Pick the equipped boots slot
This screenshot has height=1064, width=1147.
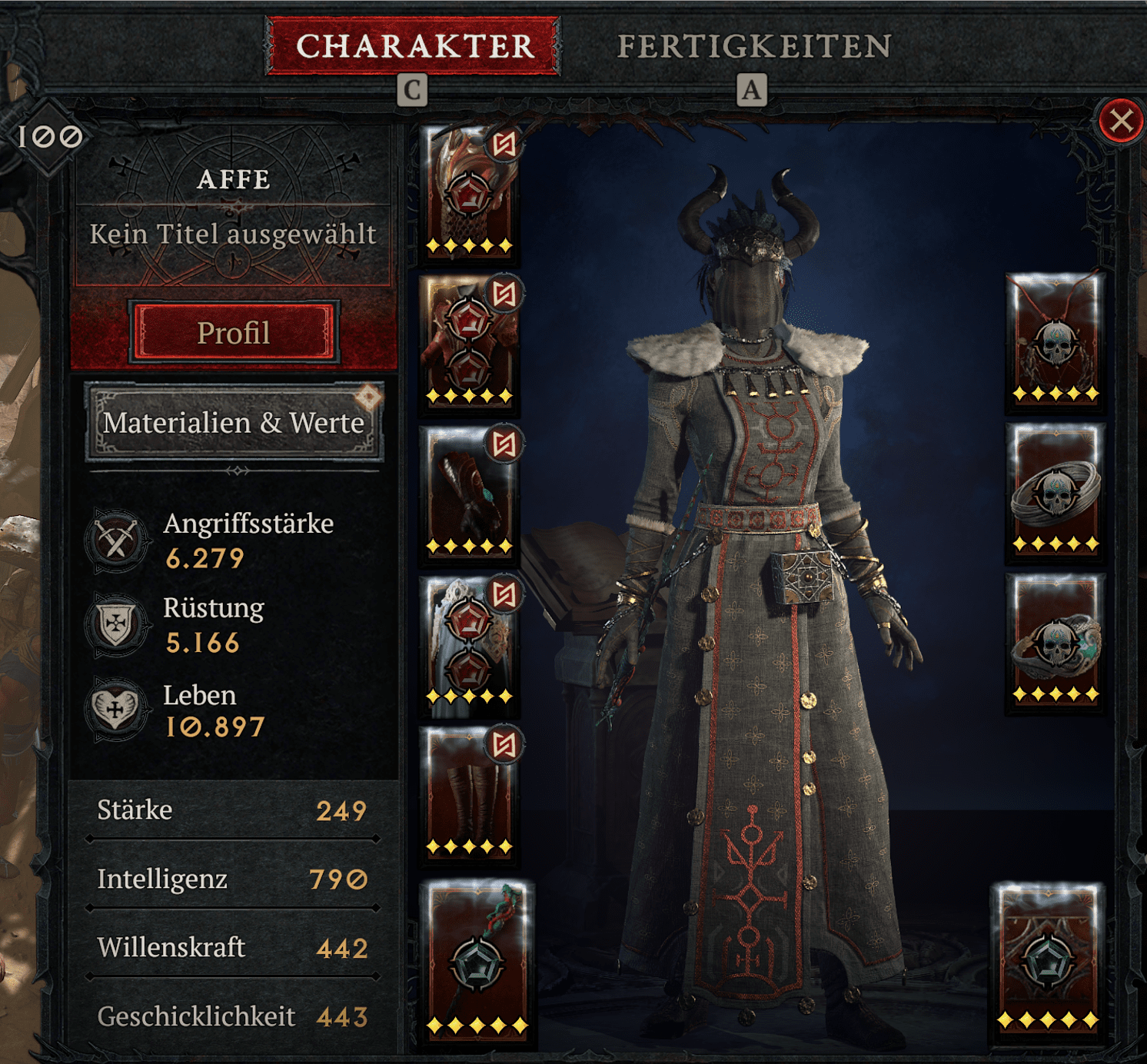[x=470, y=793]
